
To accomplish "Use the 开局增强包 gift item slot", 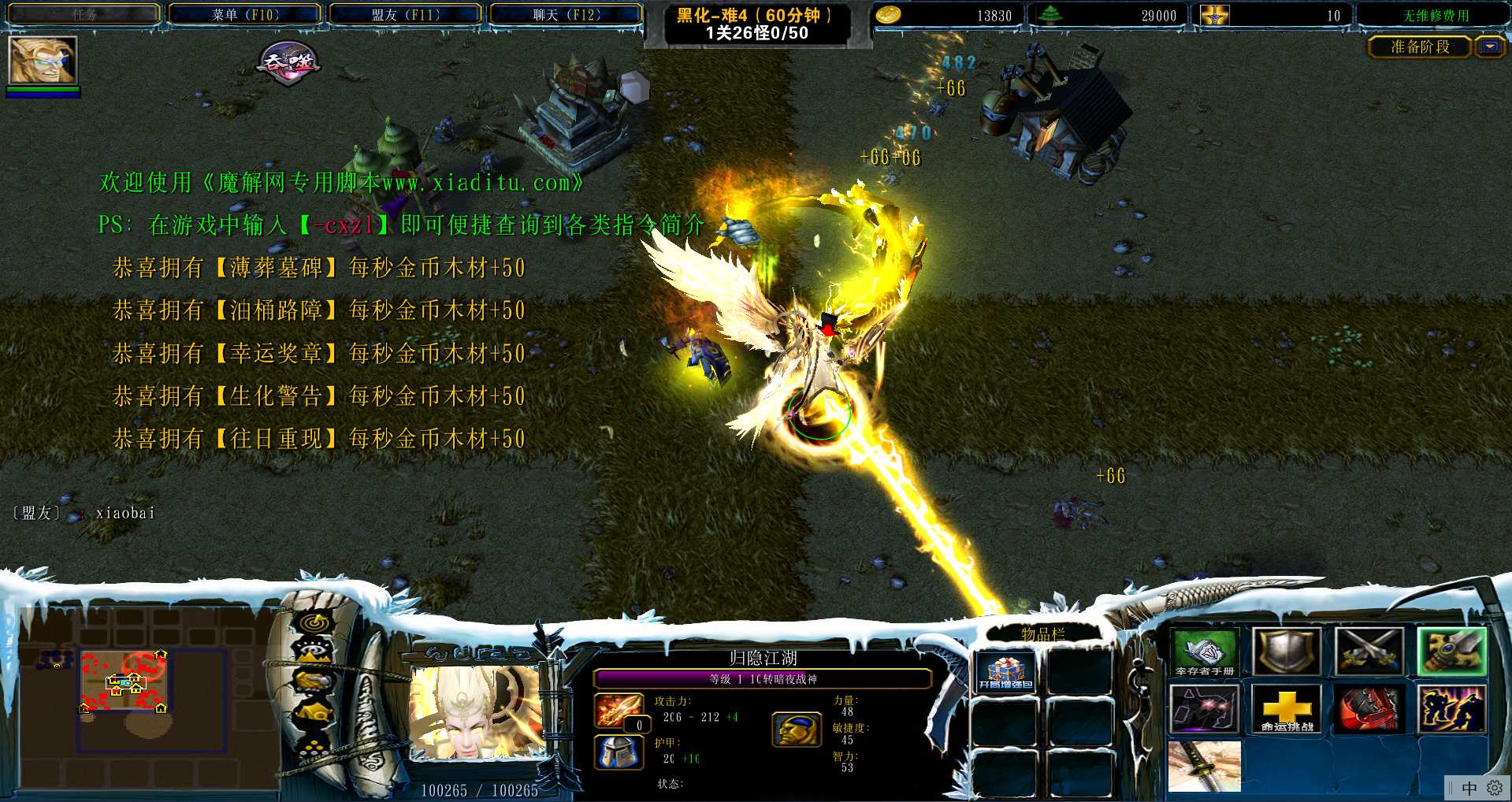I will (x=1005, y=674).
